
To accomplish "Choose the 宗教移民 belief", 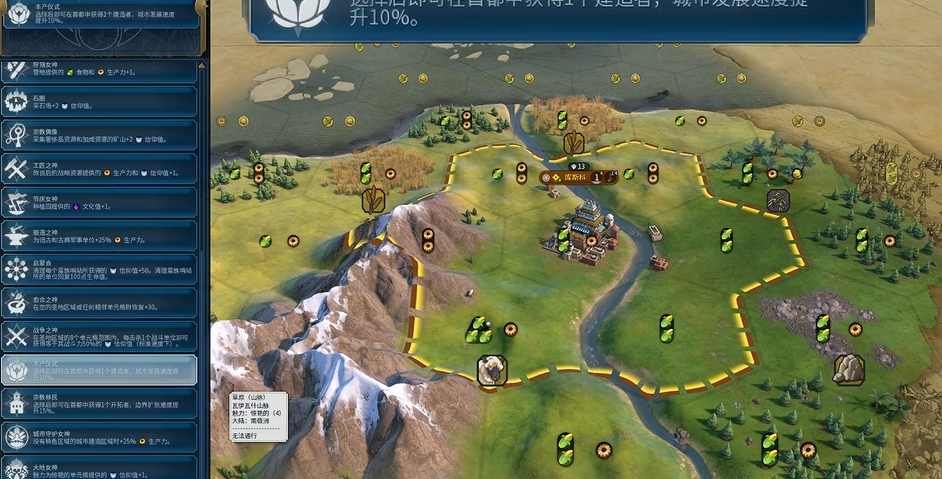I will click(x=100, y=404).
